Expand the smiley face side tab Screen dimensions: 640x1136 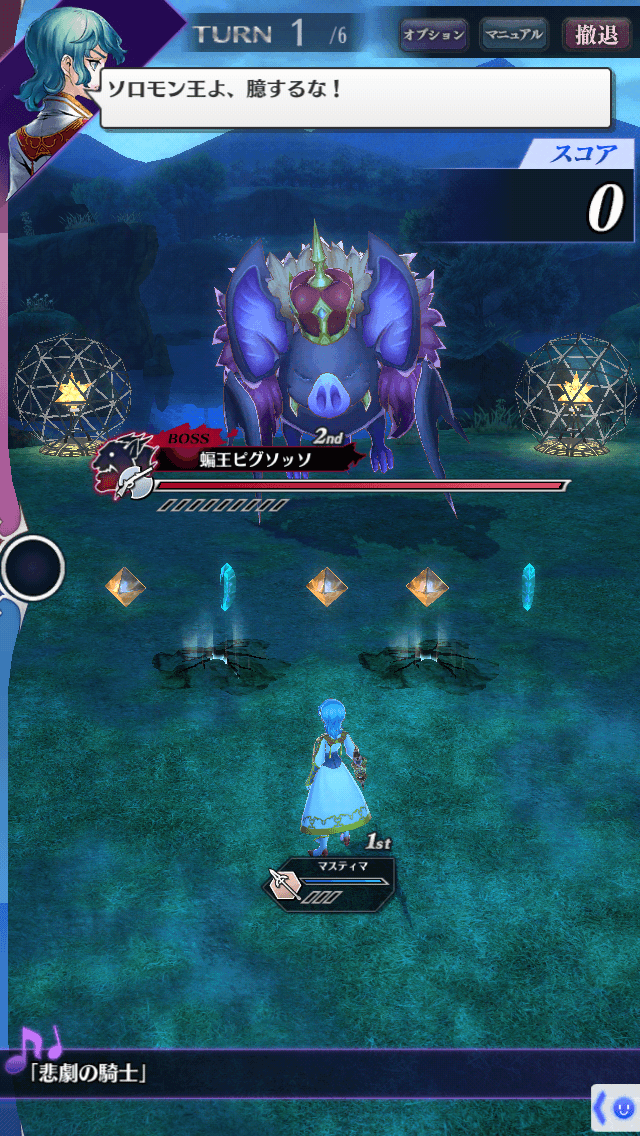616,1108
